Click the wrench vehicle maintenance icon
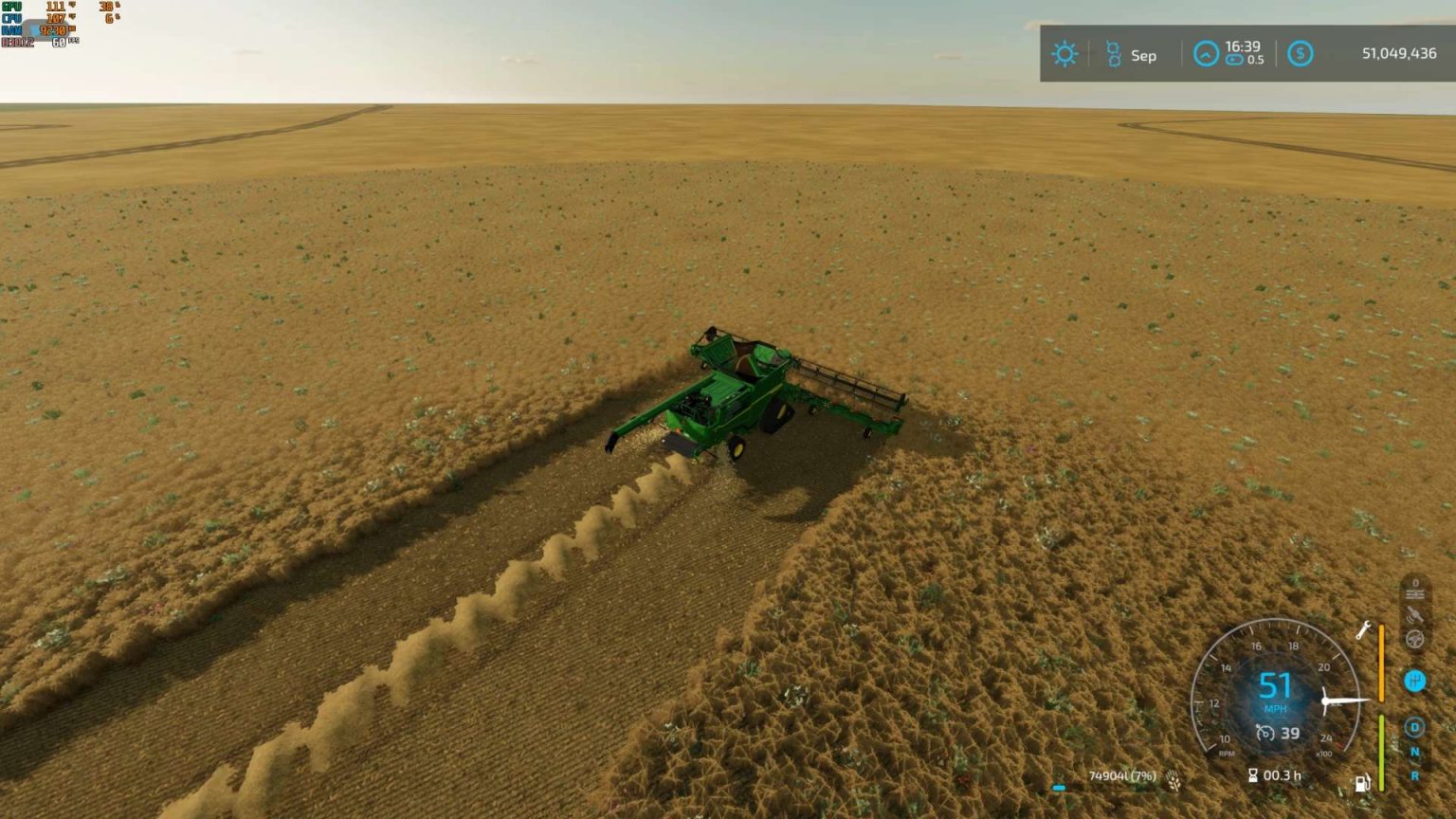 [1363, 631]
